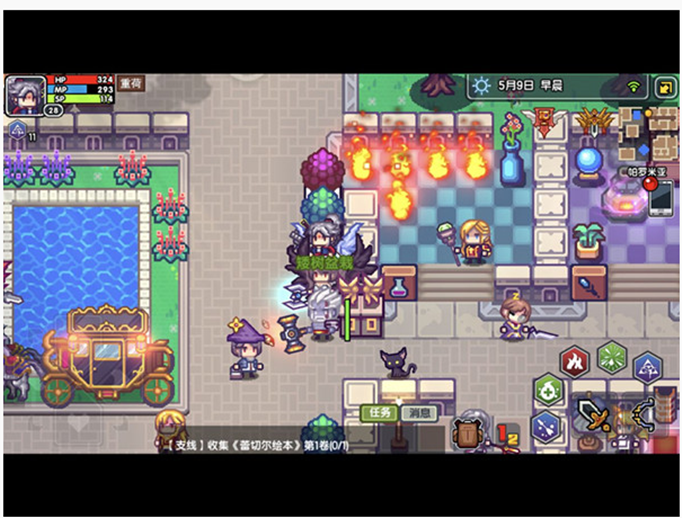Open the phone device icon

coord(661,199)
